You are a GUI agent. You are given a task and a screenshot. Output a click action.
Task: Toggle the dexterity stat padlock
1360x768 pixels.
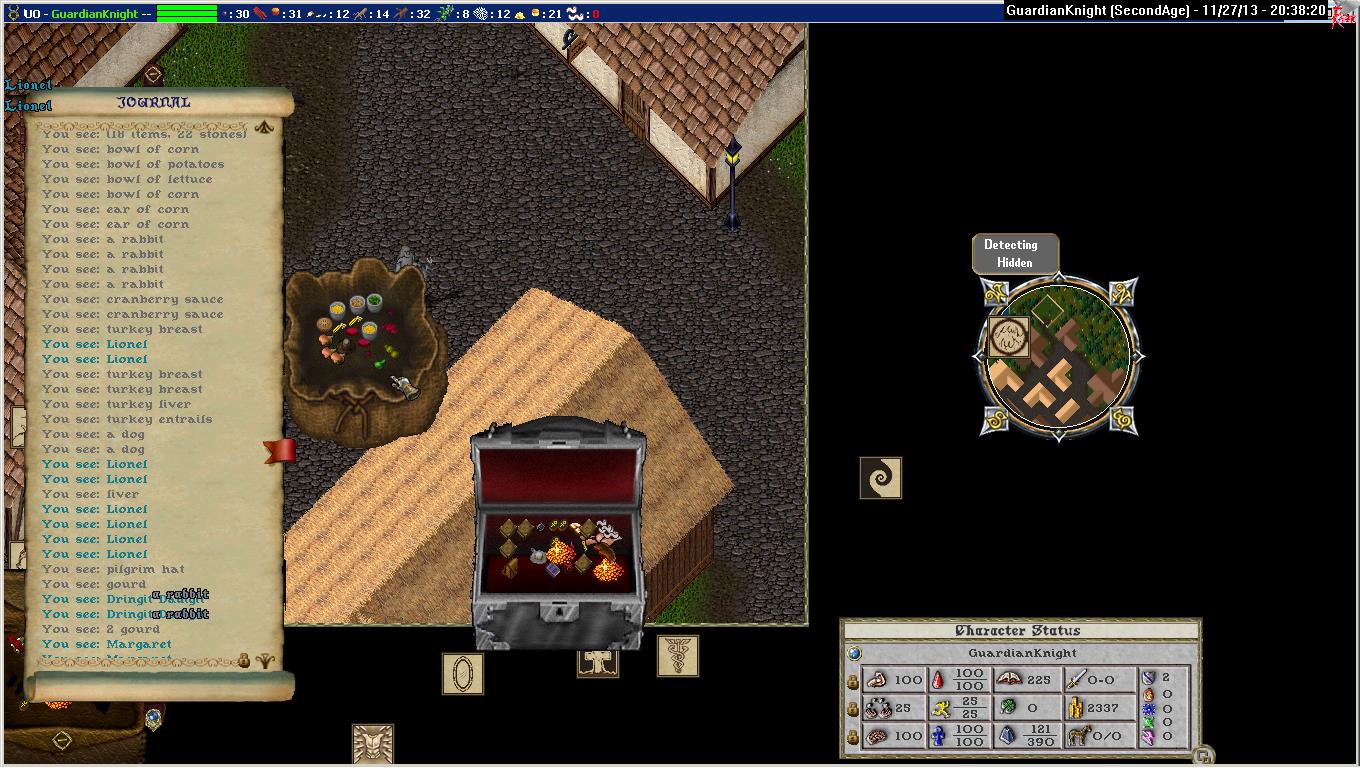852,708
